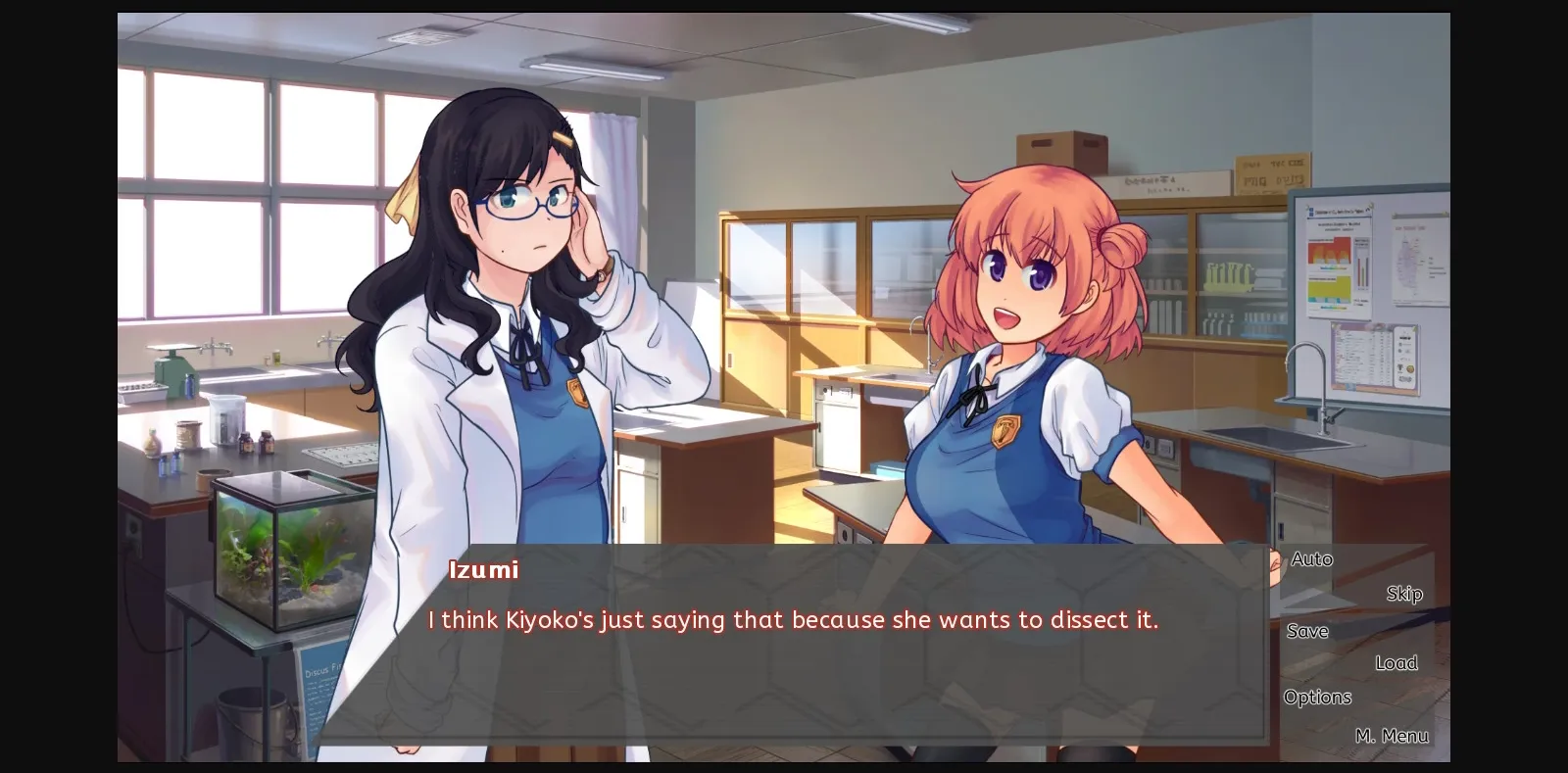The width and height of the screenshot is (1568, 773).
Task: Click the Discus Fish info sign
Action: [314, 686]
